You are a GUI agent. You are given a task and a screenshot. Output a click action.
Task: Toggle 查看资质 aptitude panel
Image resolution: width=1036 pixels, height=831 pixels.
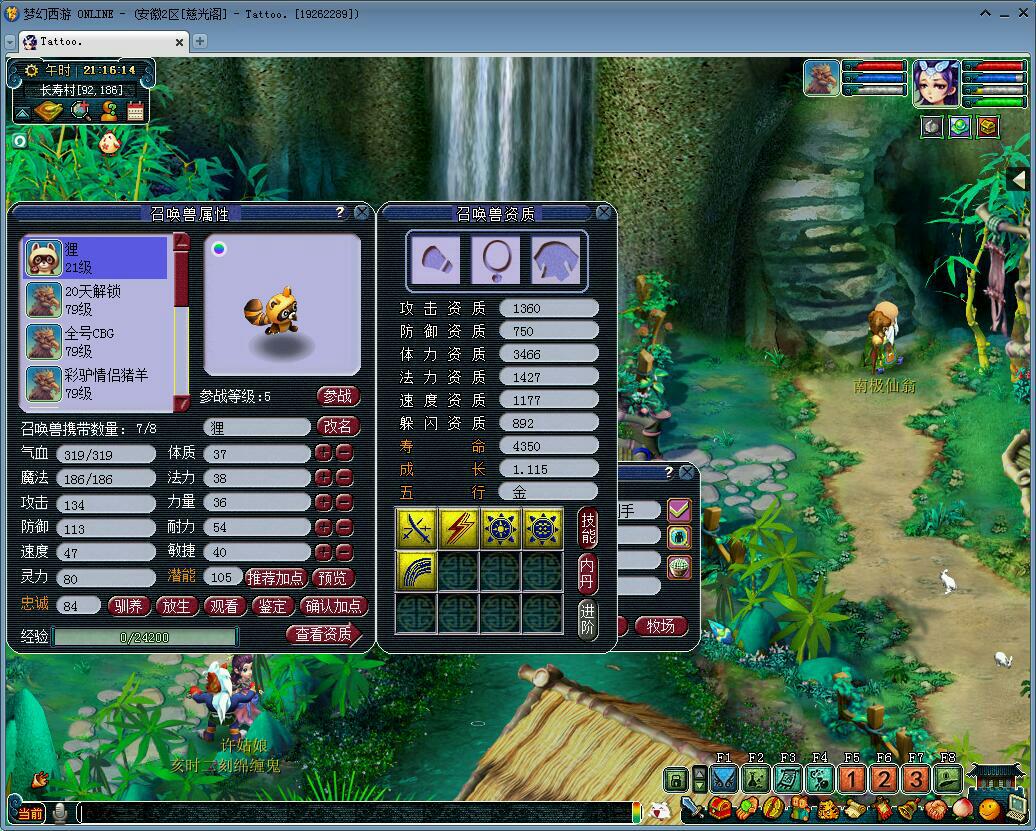click(323, 633)
